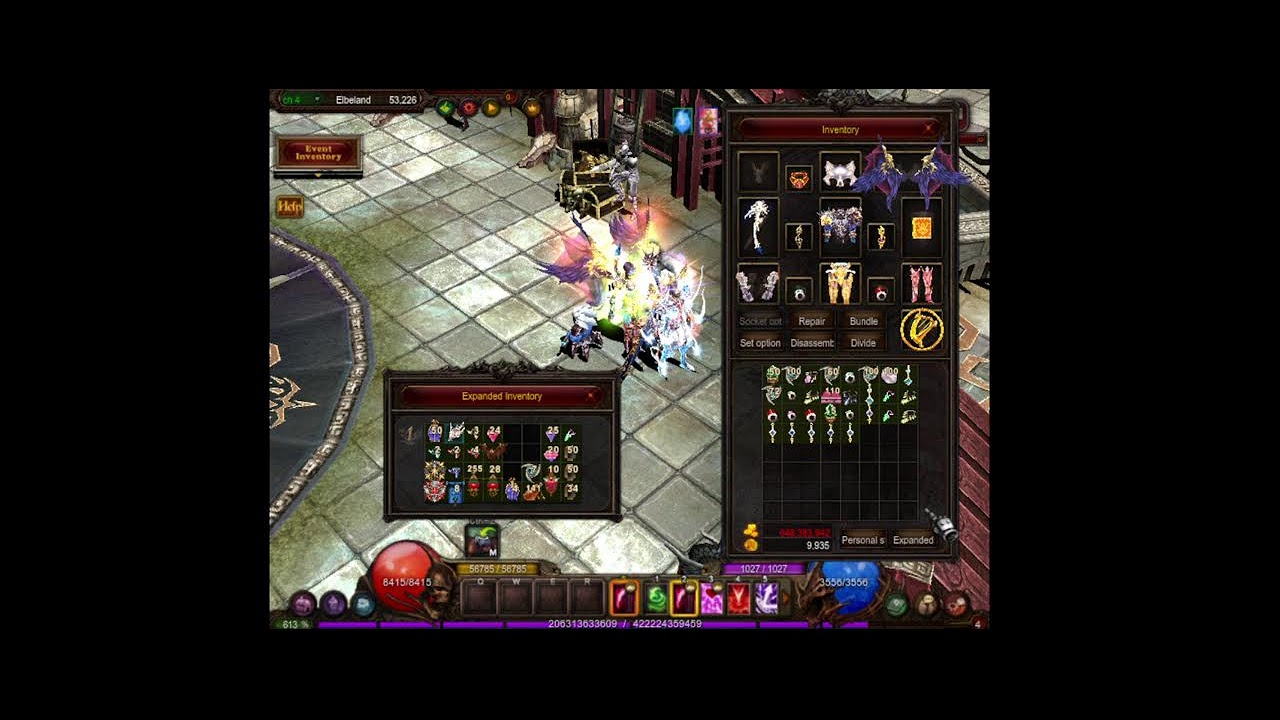Open the Personal store button
Viewport: 1280px width, 720px height.
coord(862,540)
